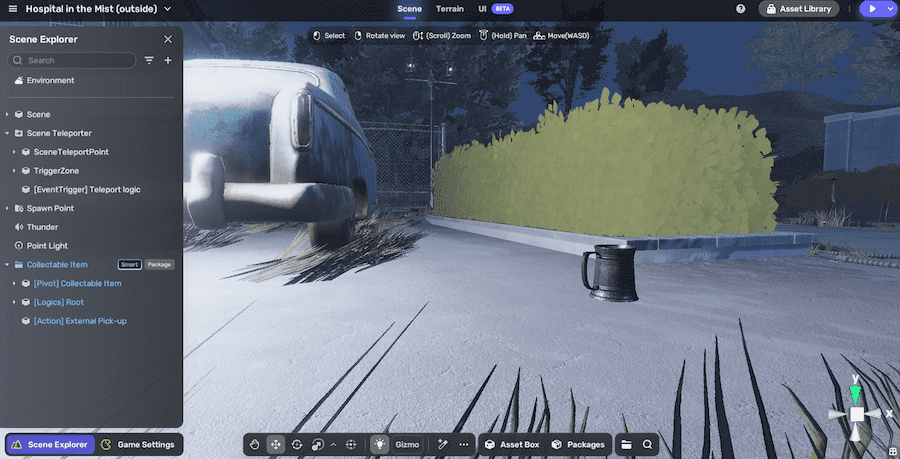900x459 pixels.
Task: Select Point Light in the scene tree
Action: (47, 246)
